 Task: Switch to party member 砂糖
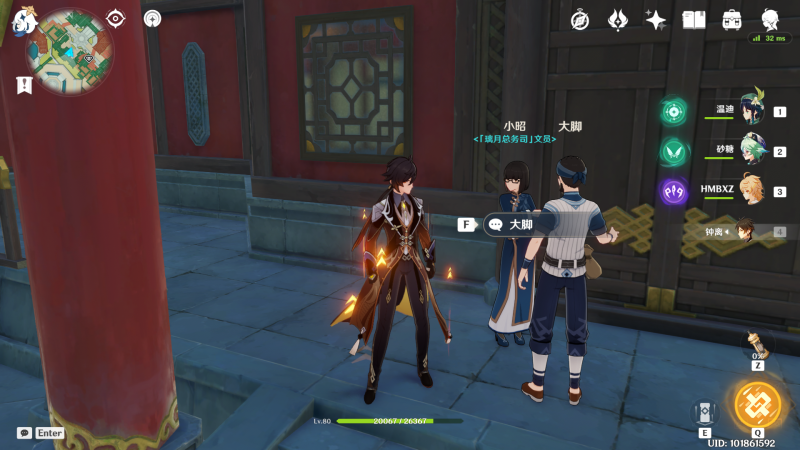[x=752, y=151]
